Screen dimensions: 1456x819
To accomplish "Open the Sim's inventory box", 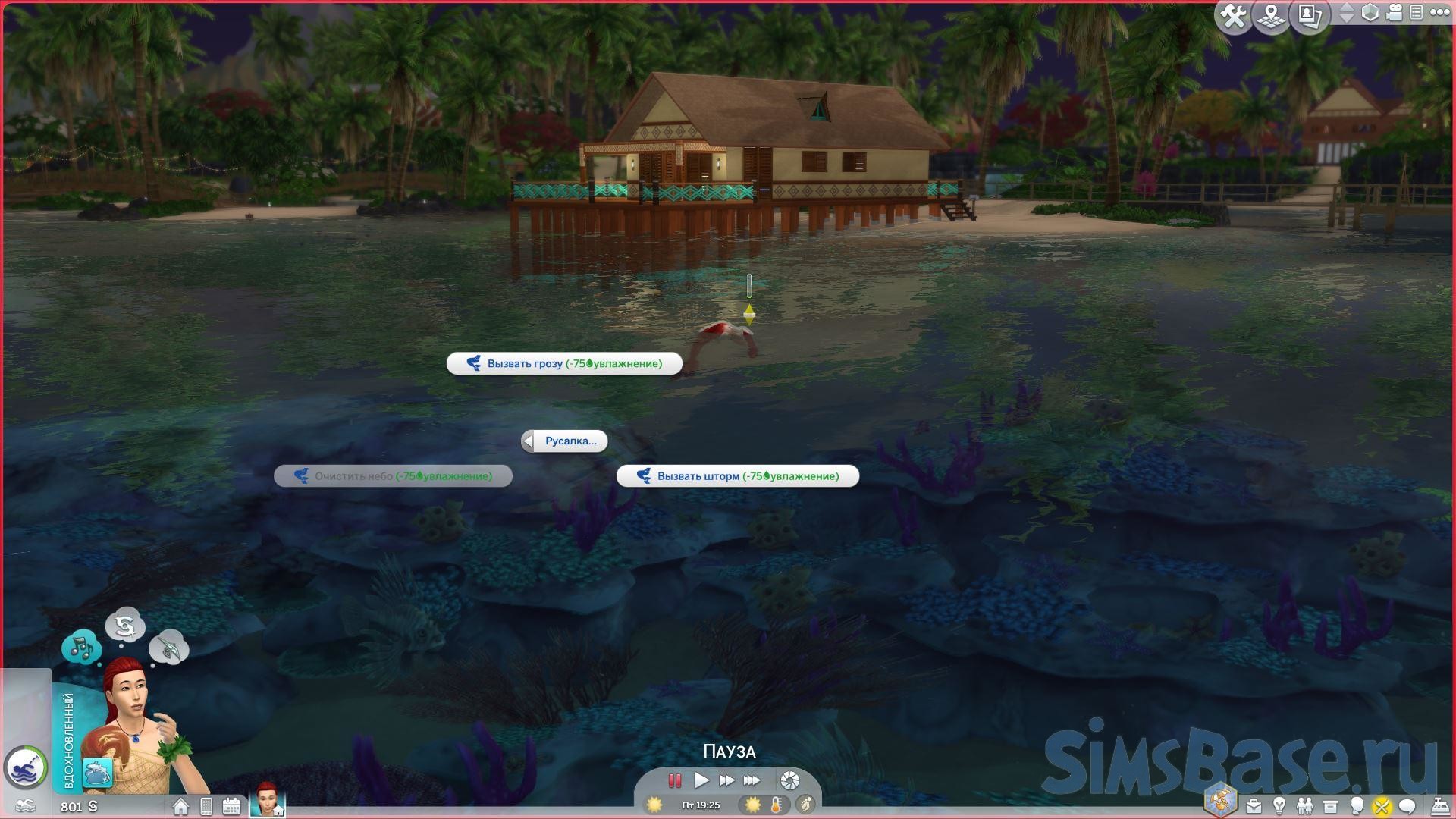I will point(1330,806).
